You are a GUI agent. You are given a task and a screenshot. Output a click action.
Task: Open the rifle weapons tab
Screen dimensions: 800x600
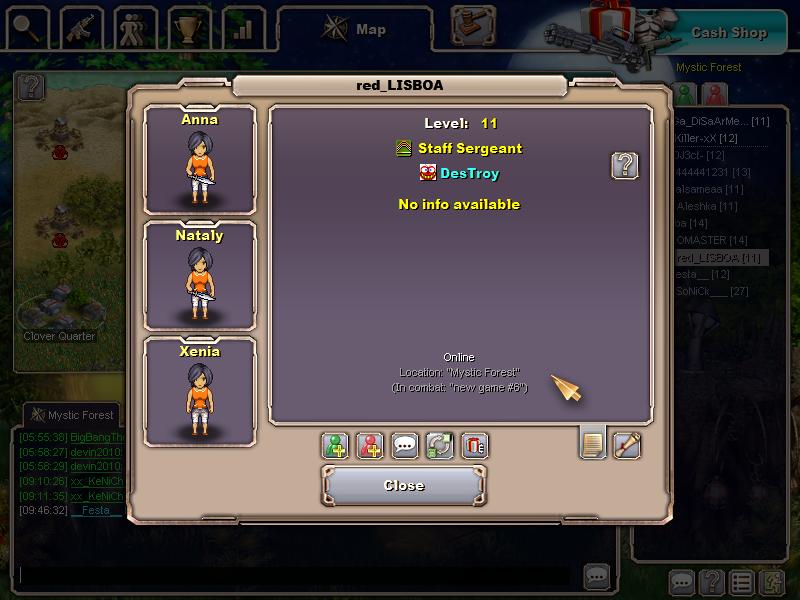click(80, 28)
